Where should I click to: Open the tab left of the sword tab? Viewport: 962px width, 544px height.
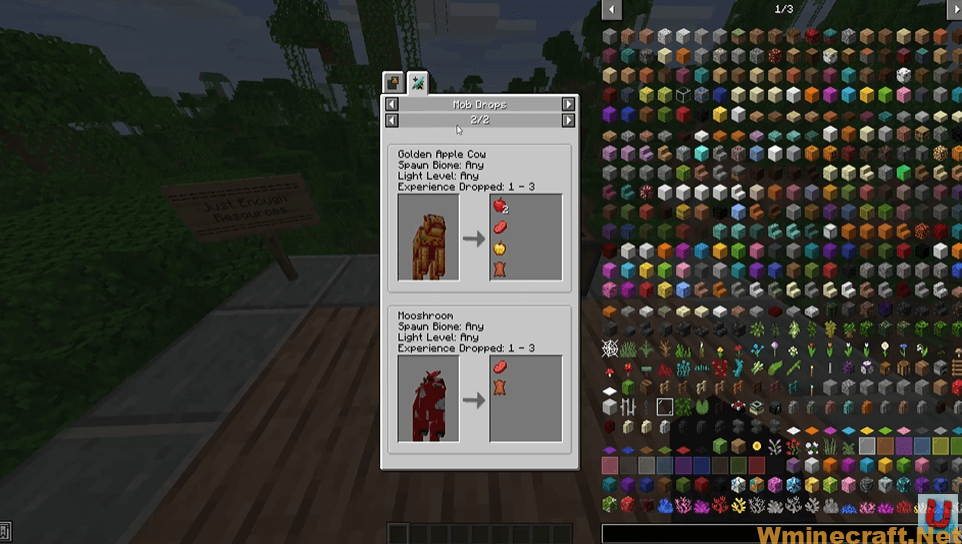[x=394, y=83]
